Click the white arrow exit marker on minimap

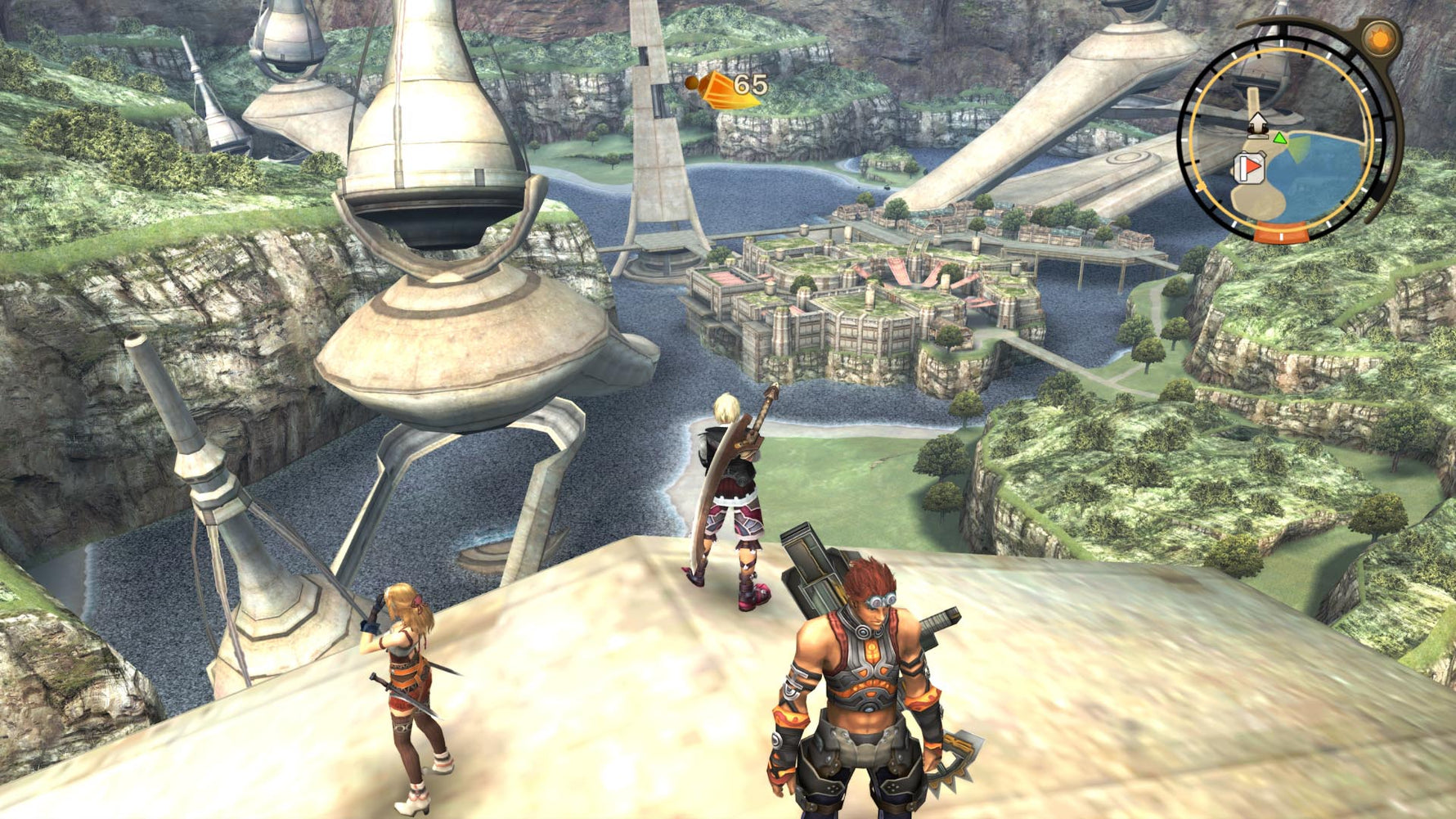(1256, 124)
